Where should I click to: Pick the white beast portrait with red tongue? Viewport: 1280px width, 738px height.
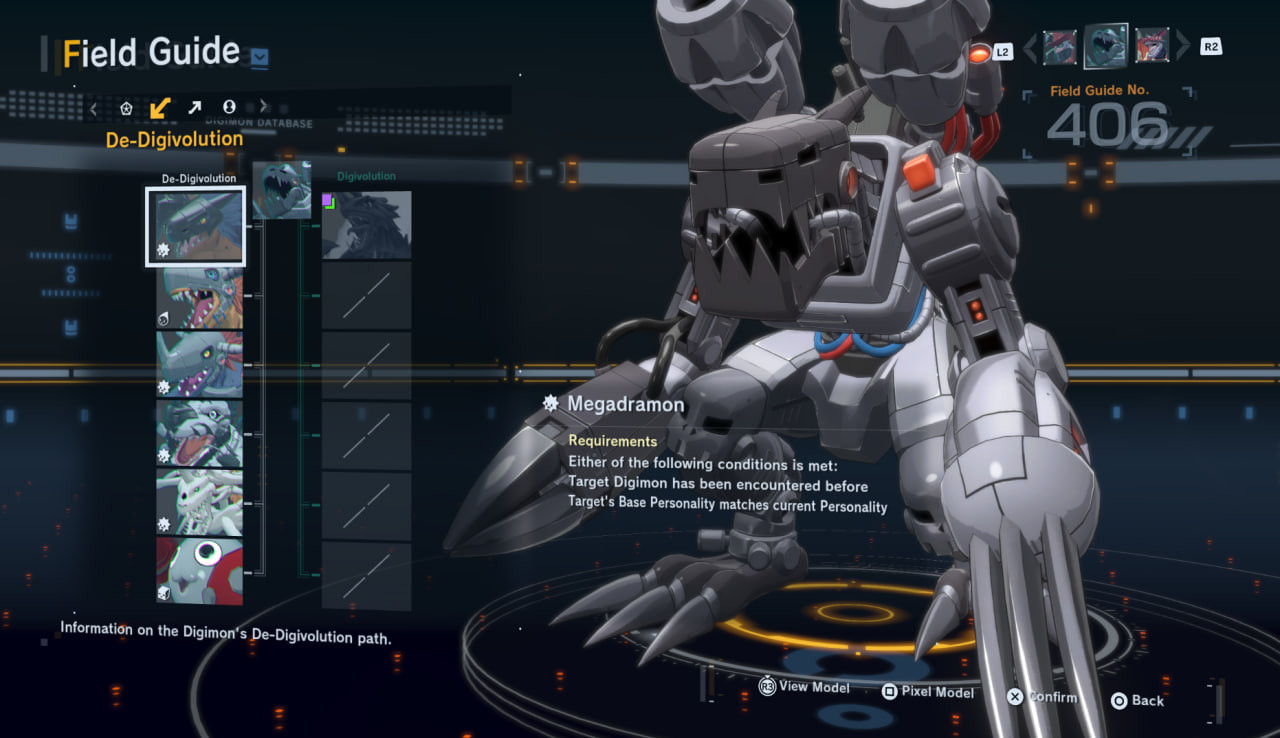pyautogui.click(x=199, y=433)
